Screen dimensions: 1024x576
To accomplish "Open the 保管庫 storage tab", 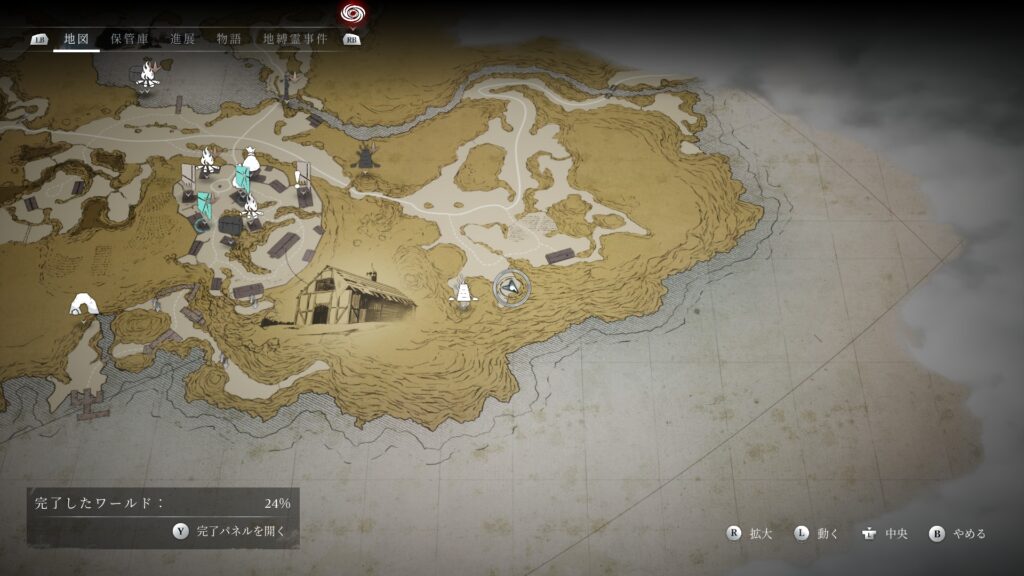I will click(x=130, y=39).
